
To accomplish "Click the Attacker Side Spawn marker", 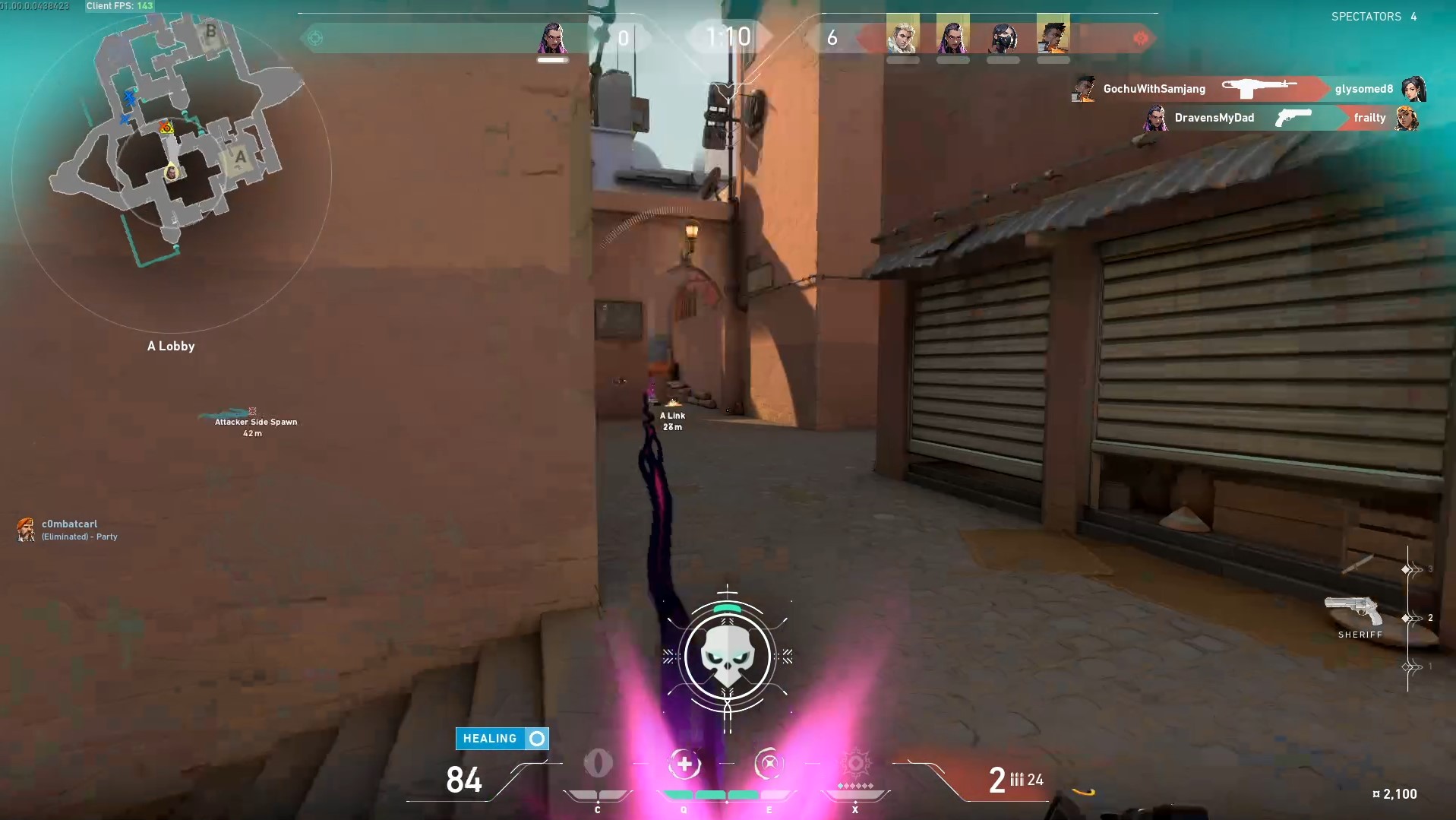I will [254, 423].
